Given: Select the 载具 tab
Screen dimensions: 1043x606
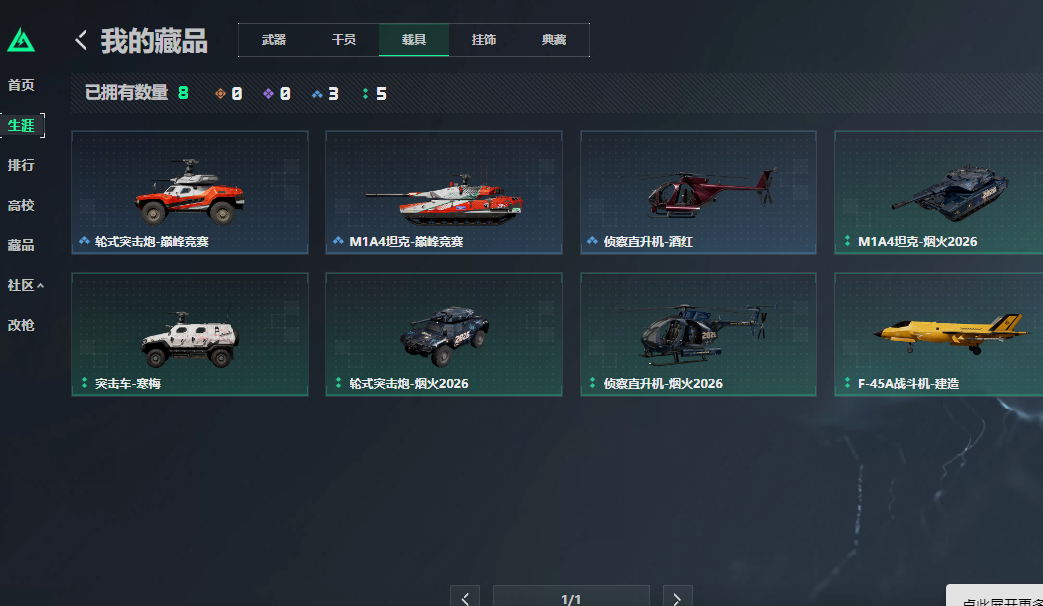Looking at the screenshot, I should tap(414, 40).
